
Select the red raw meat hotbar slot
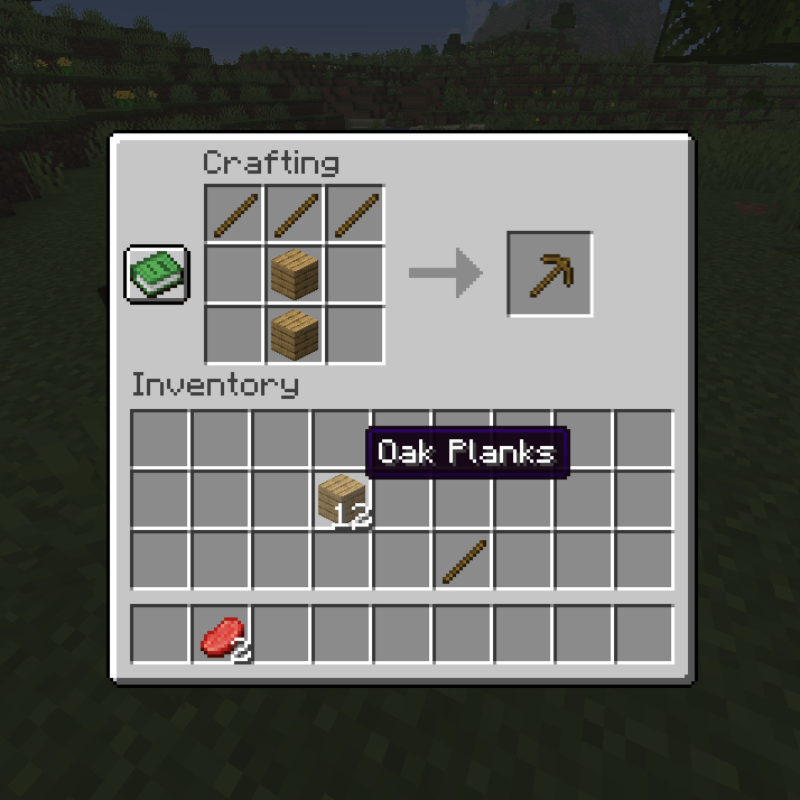(221, 635)
